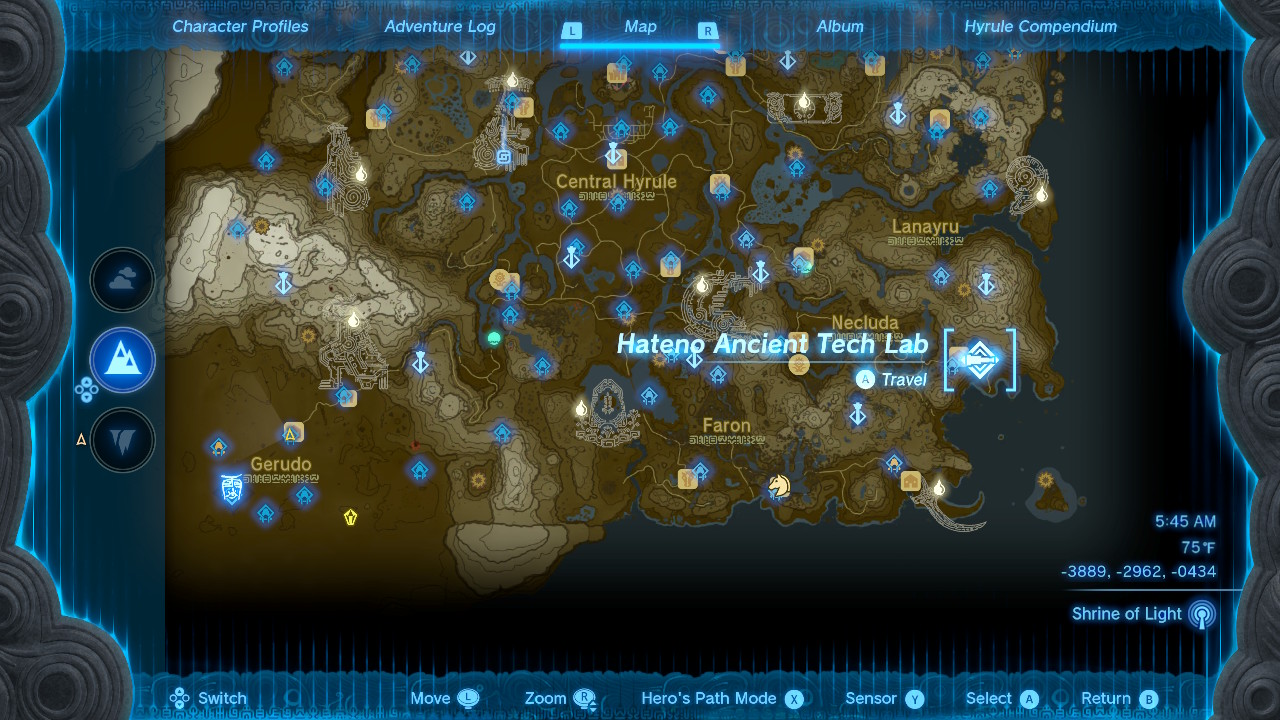Click the L shoulder button icon beside Map
Screen dimensions: 1280x720
coord(572,31)
